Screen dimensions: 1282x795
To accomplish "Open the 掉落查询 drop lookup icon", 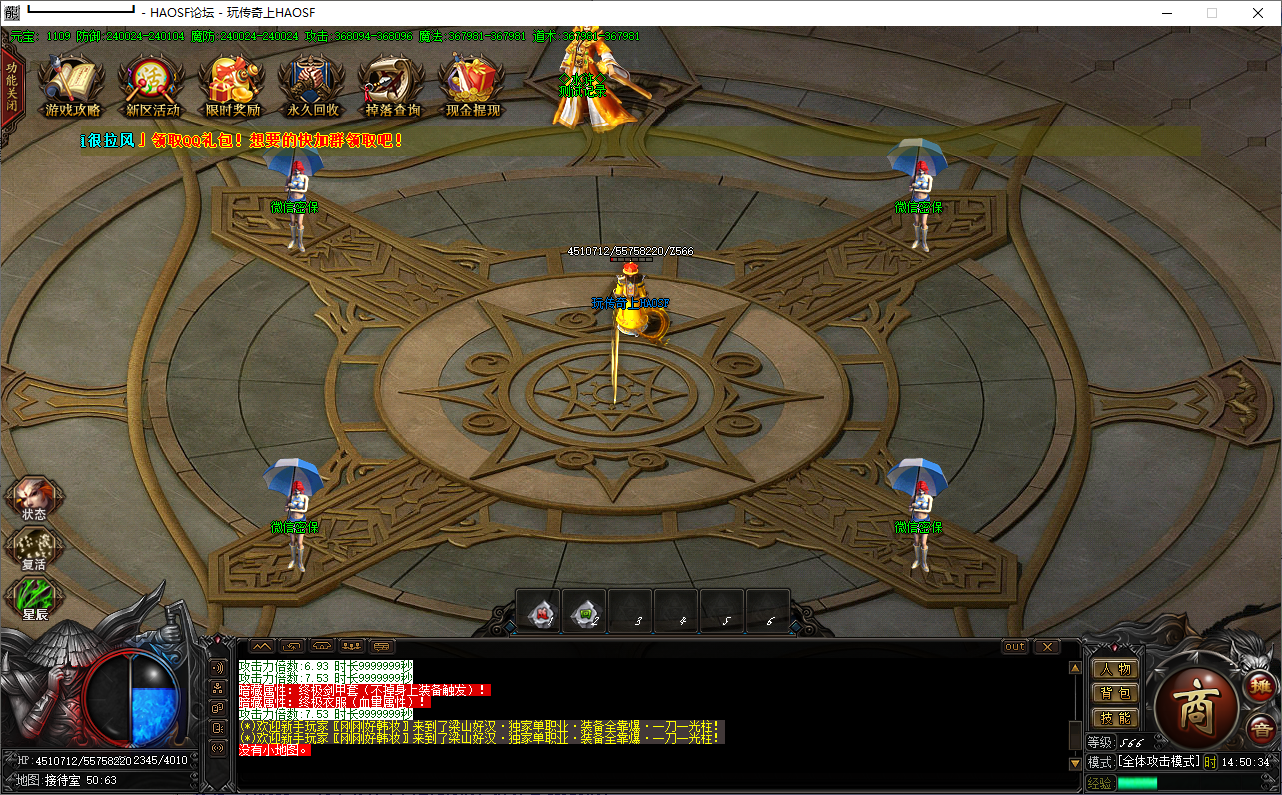I will coord(392,86).
